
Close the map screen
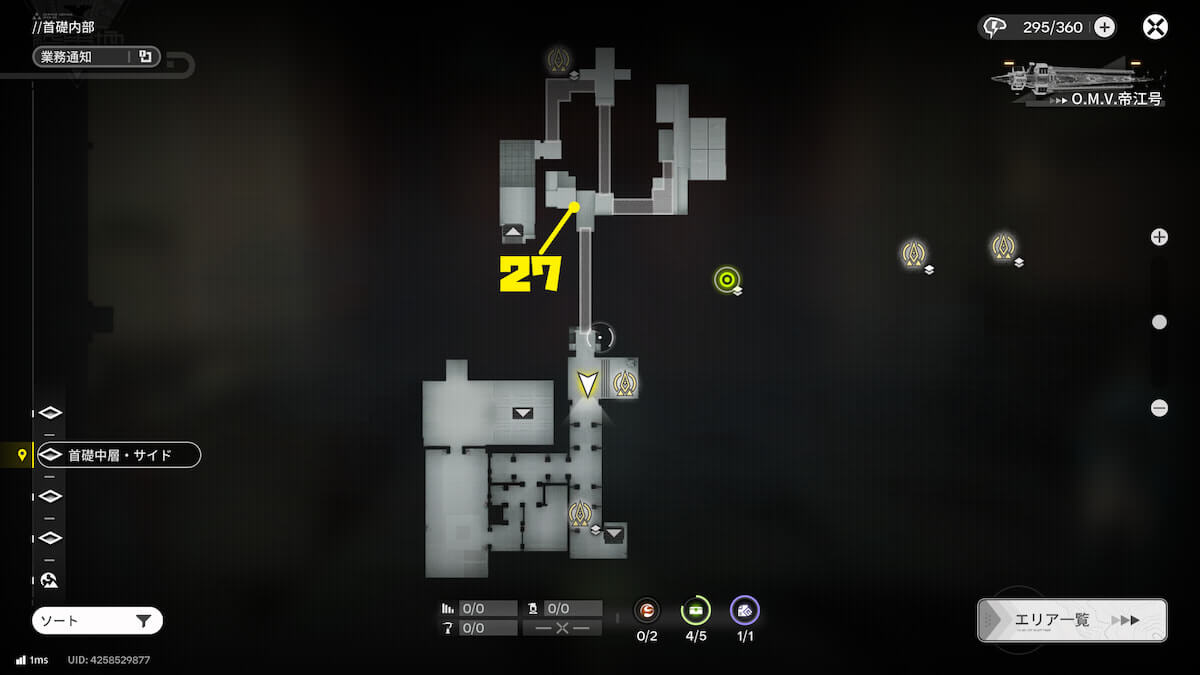click(x=1156, y=27)
